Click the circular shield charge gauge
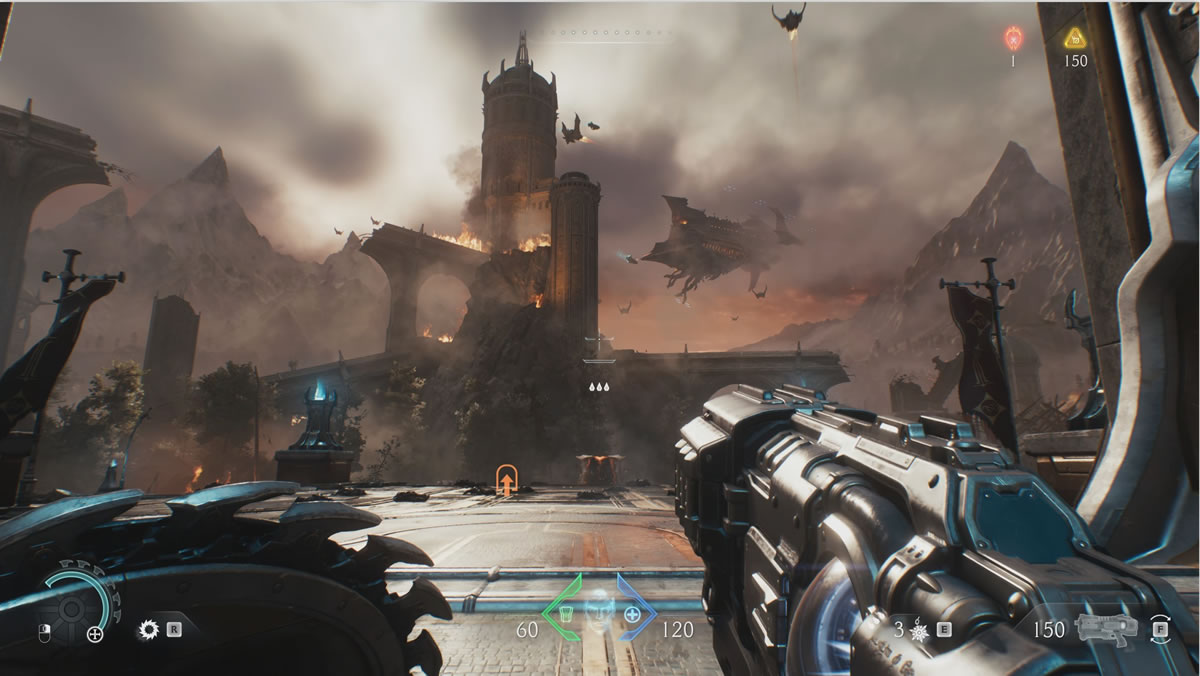The height and width of the screenshot is (676, 1200). click(x=74, y=605)
